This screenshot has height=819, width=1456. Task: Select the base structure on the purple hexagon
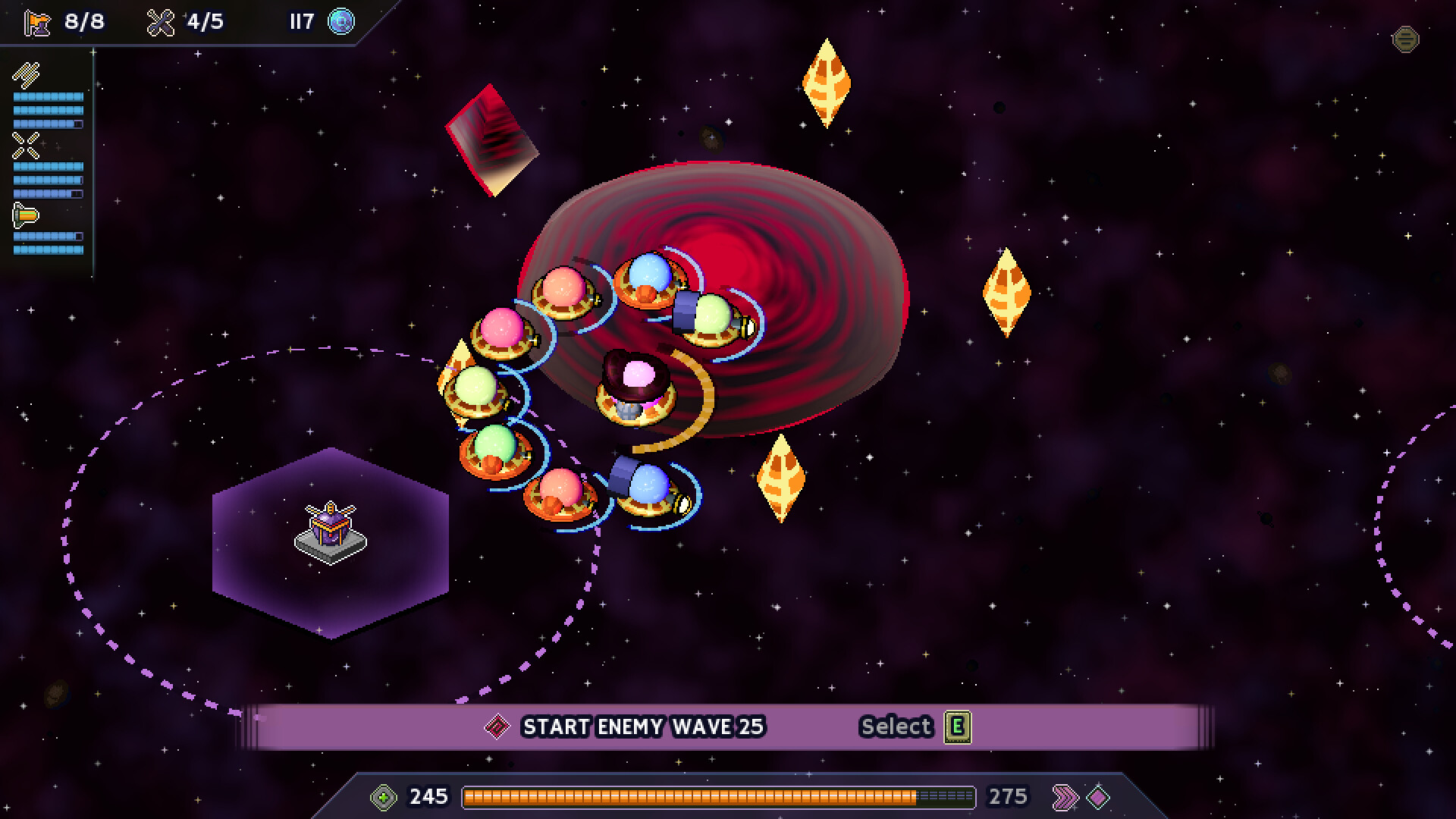(329, 529)
